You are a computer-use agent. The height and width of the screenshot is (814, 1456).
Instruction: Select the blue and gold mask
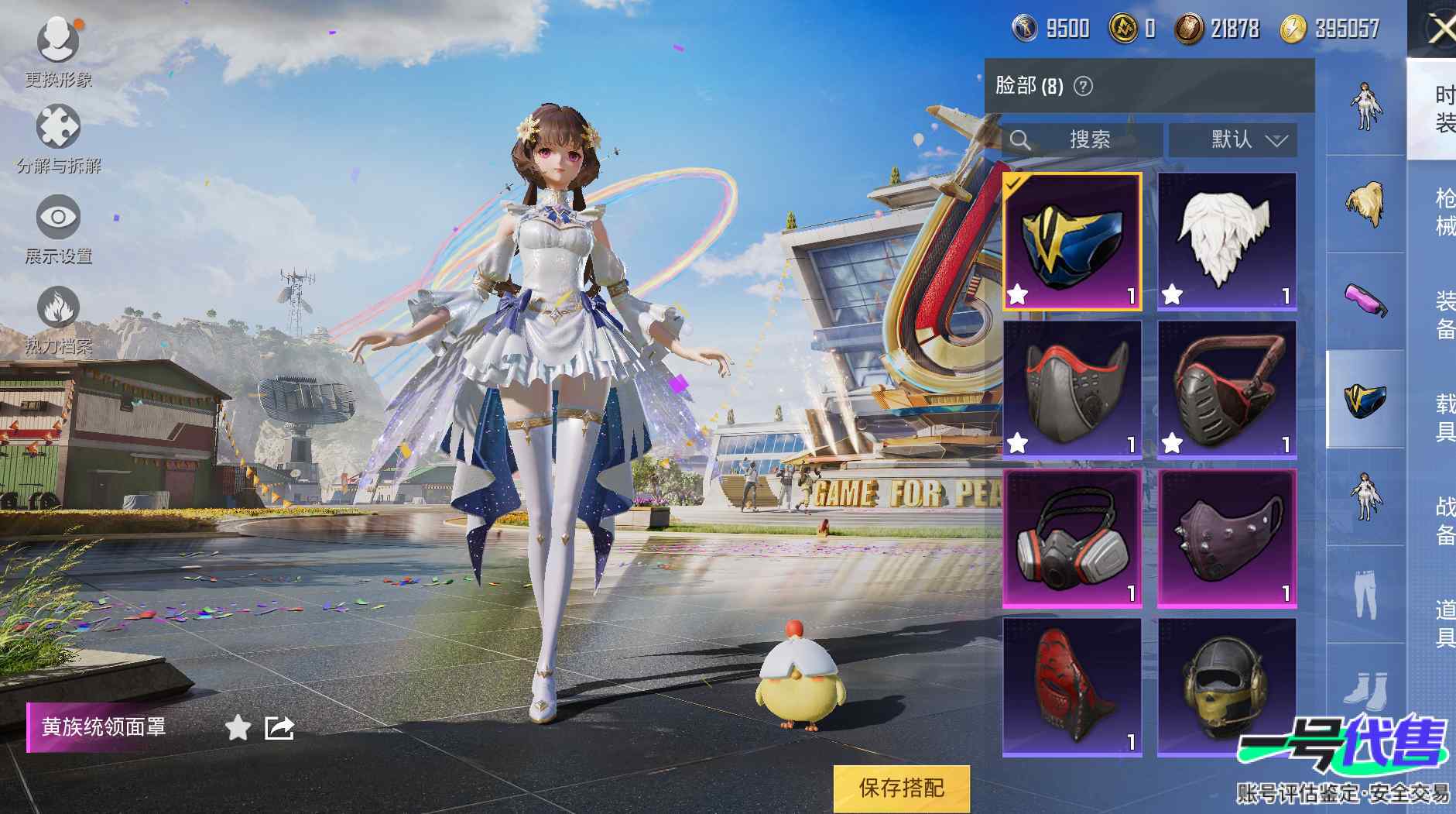[1072, 242]
